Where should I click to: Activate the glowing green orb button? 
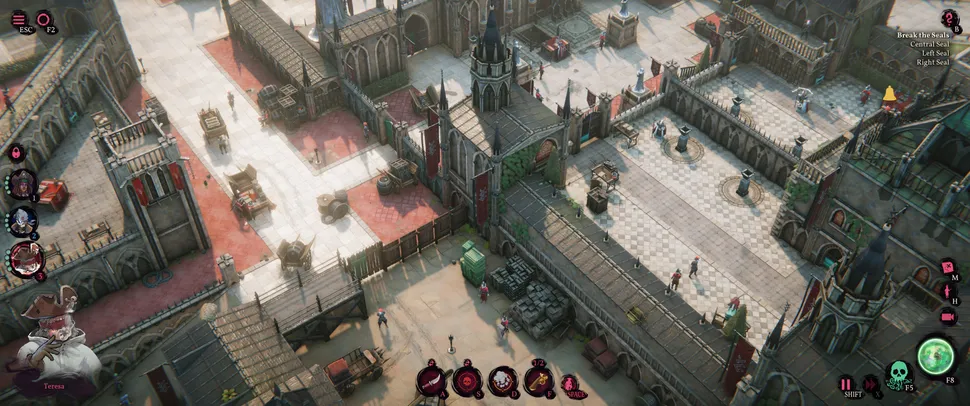click(x=937, y=354)
